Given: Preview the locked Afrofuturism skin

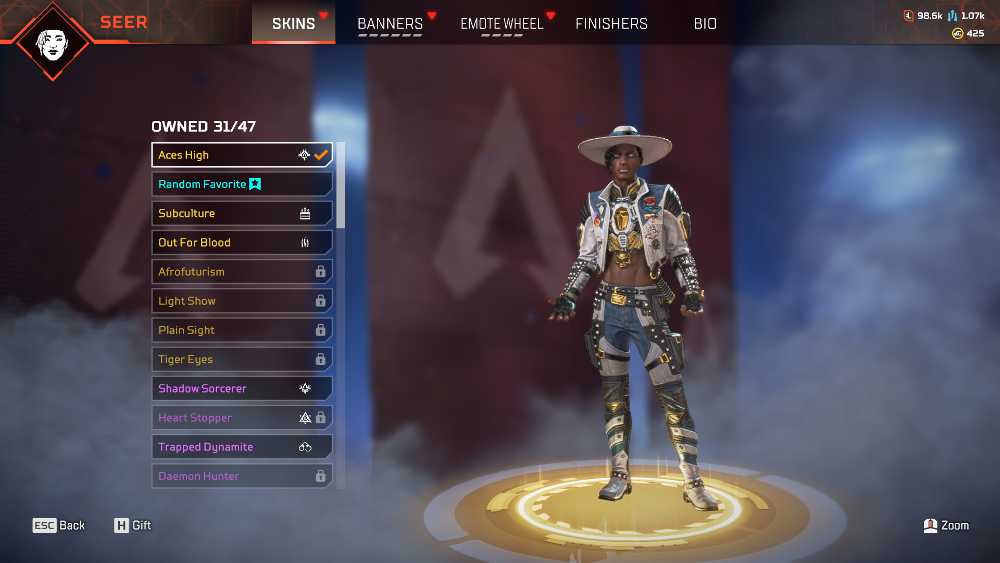Looking at the screenshot, I should click(242, 271).
